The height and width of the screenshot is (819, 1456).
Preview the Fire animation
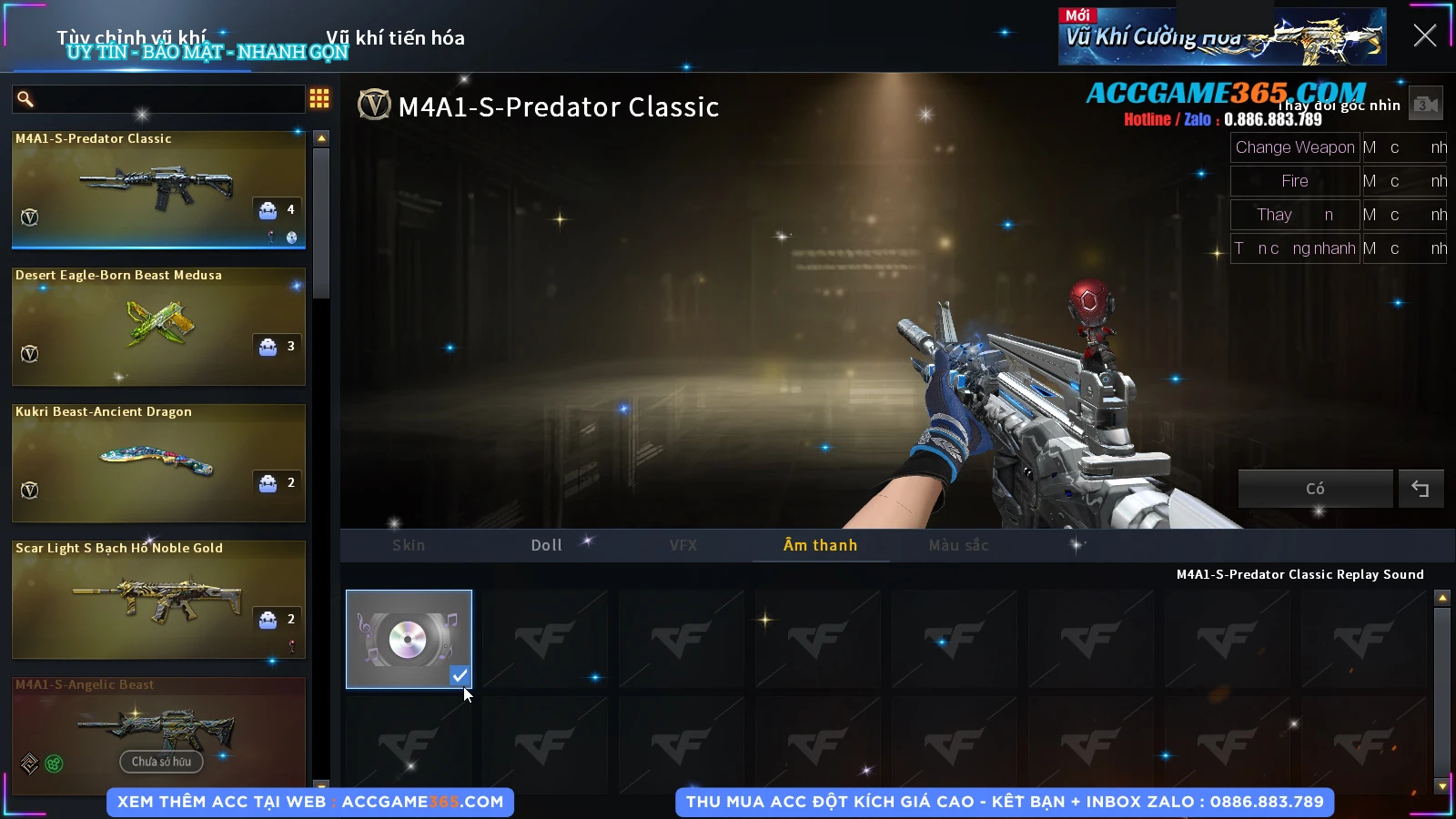[x=1294, y=181]
